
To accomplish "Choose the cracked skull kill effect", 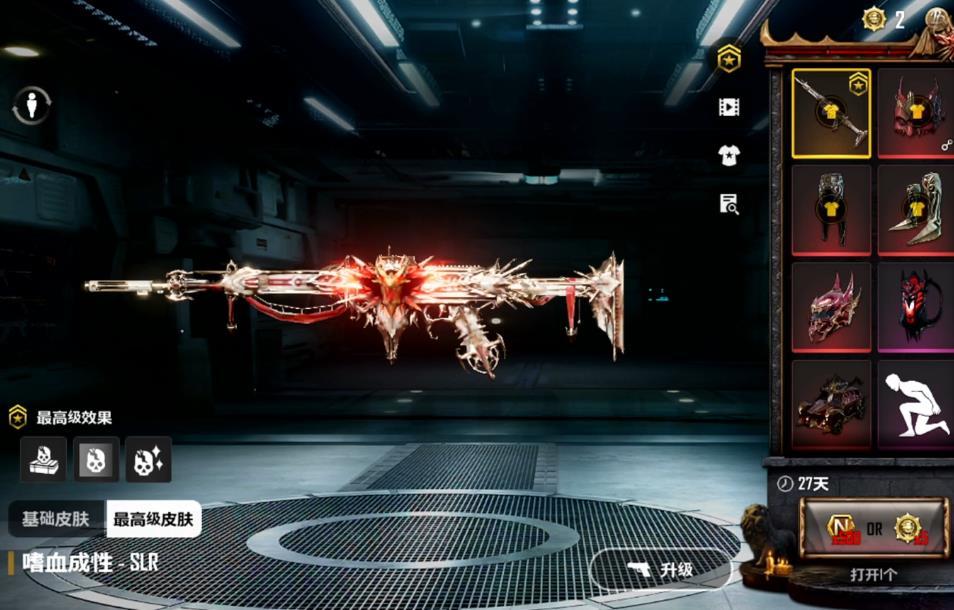I will click(x=96, y=459).
